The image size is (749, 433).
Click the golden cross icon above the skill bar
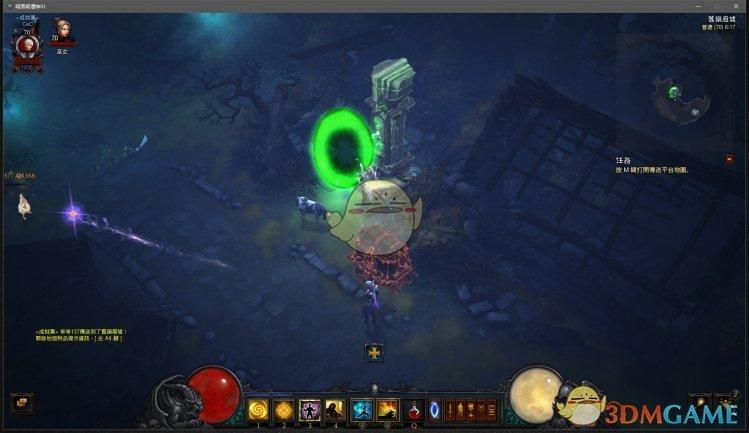[374, 352]
